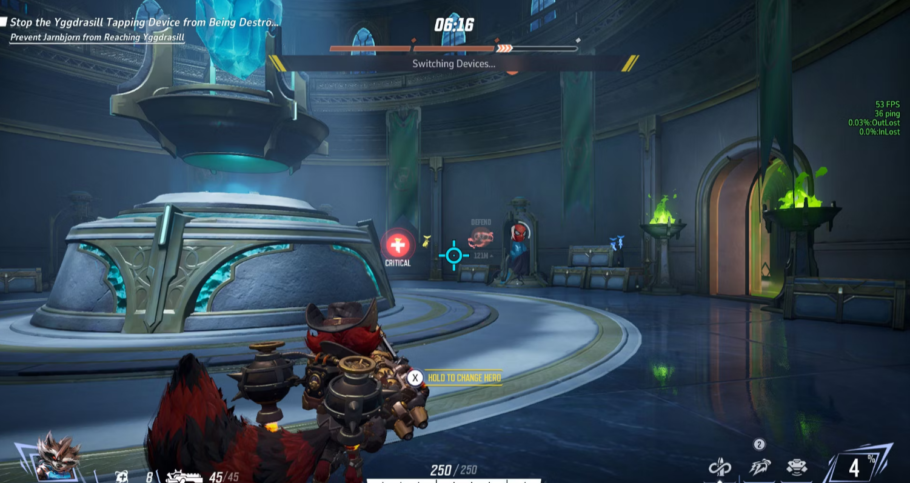Screen dimensions: 910x483
Task: Click the ultimate charge meter showing 4%
Action: click(x=853, y=466)
